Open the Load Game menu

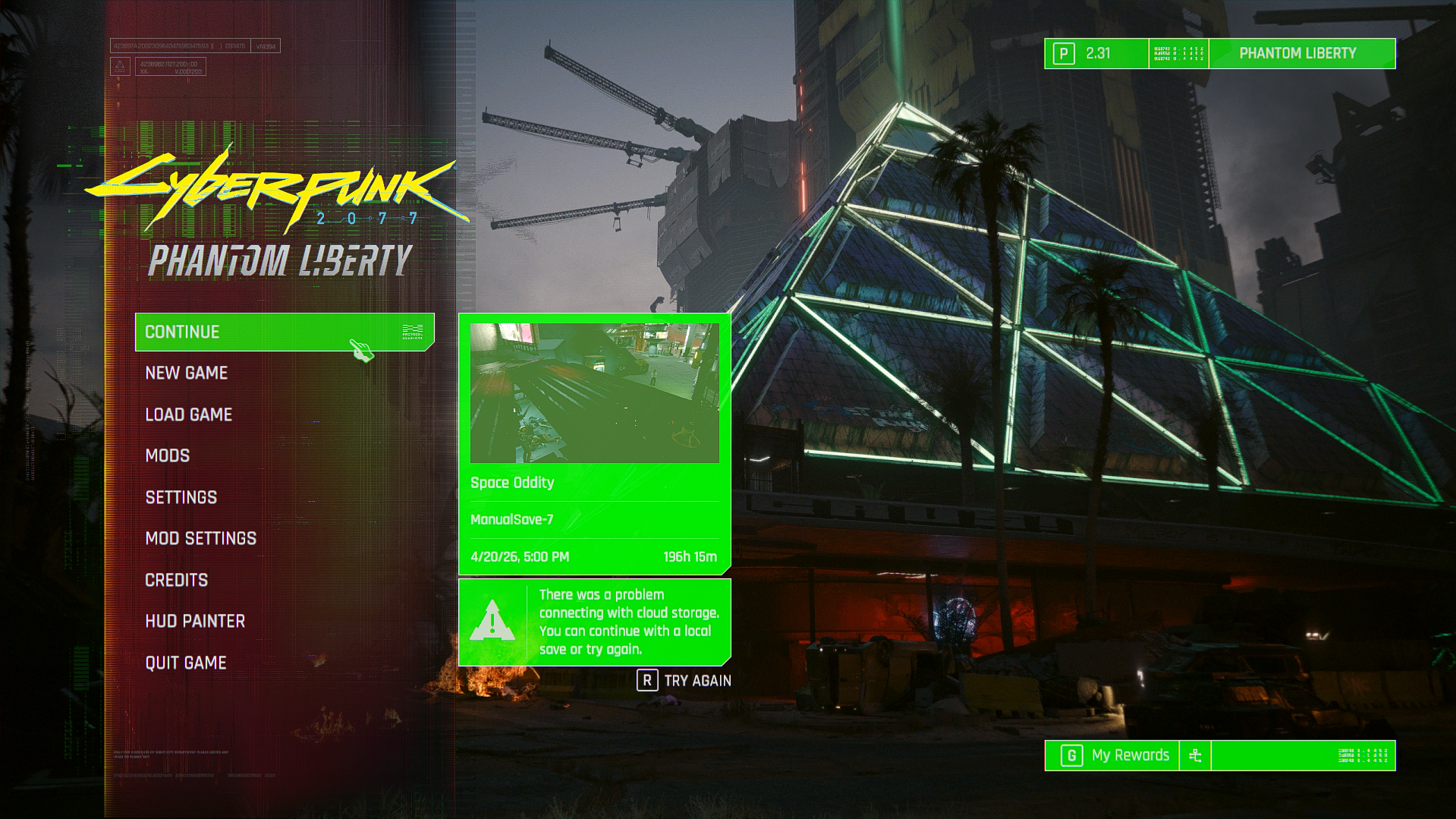tap(189, 414)
